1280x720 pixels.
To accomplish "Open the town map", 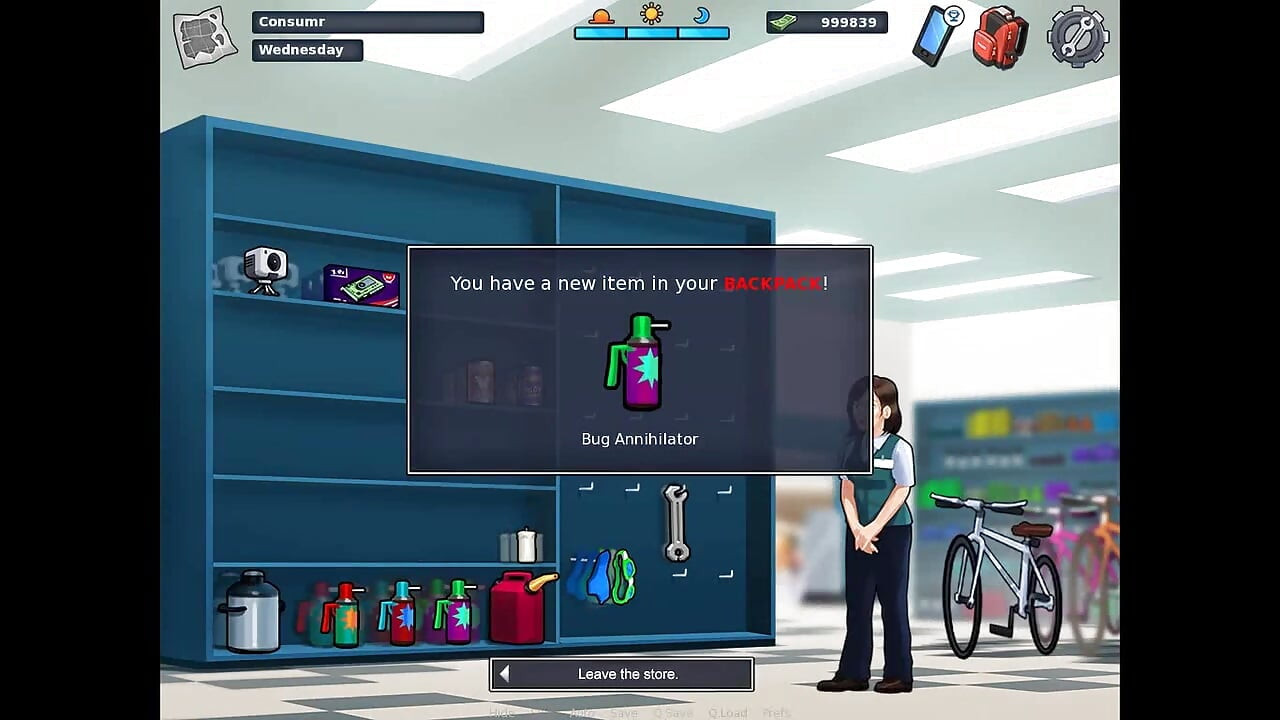I will click(205, 37).
